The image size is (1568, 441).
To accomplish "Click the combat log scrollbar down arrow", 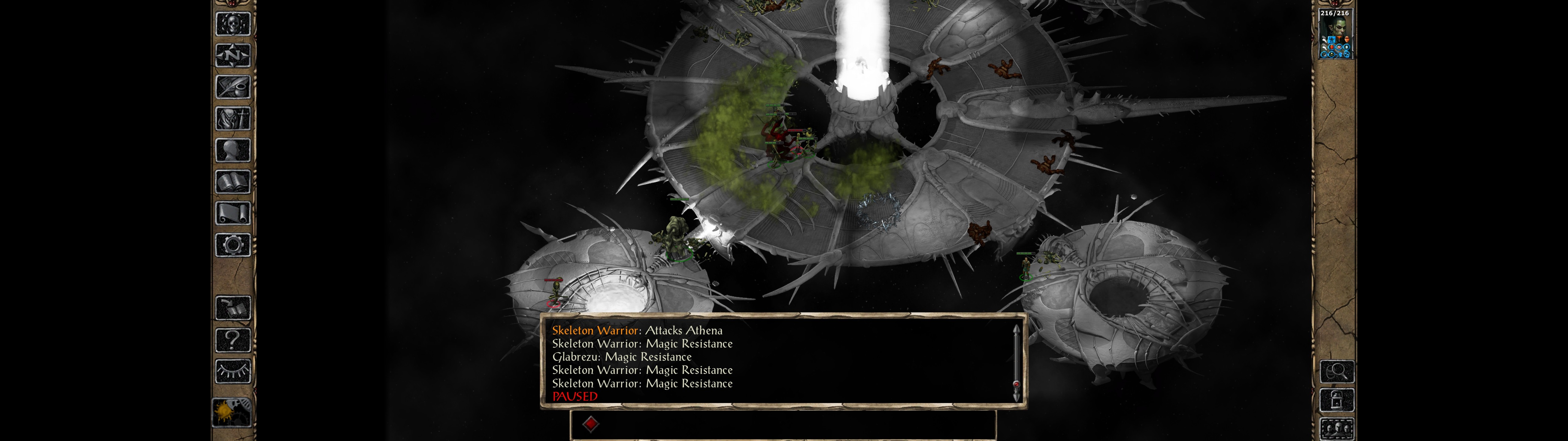I will point(1016,397).
